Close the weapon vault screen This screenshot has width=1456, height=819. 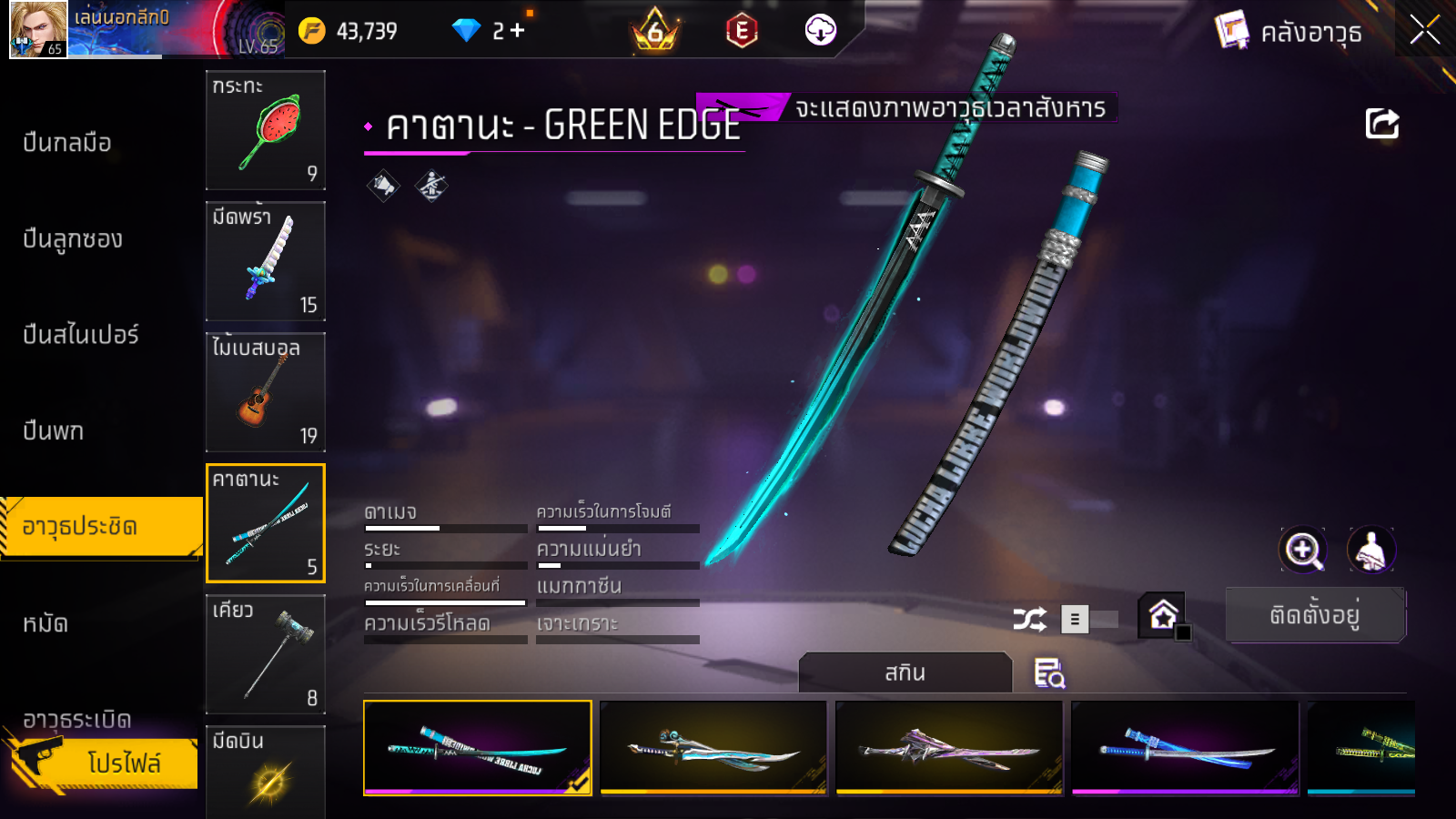point(1424,31)
